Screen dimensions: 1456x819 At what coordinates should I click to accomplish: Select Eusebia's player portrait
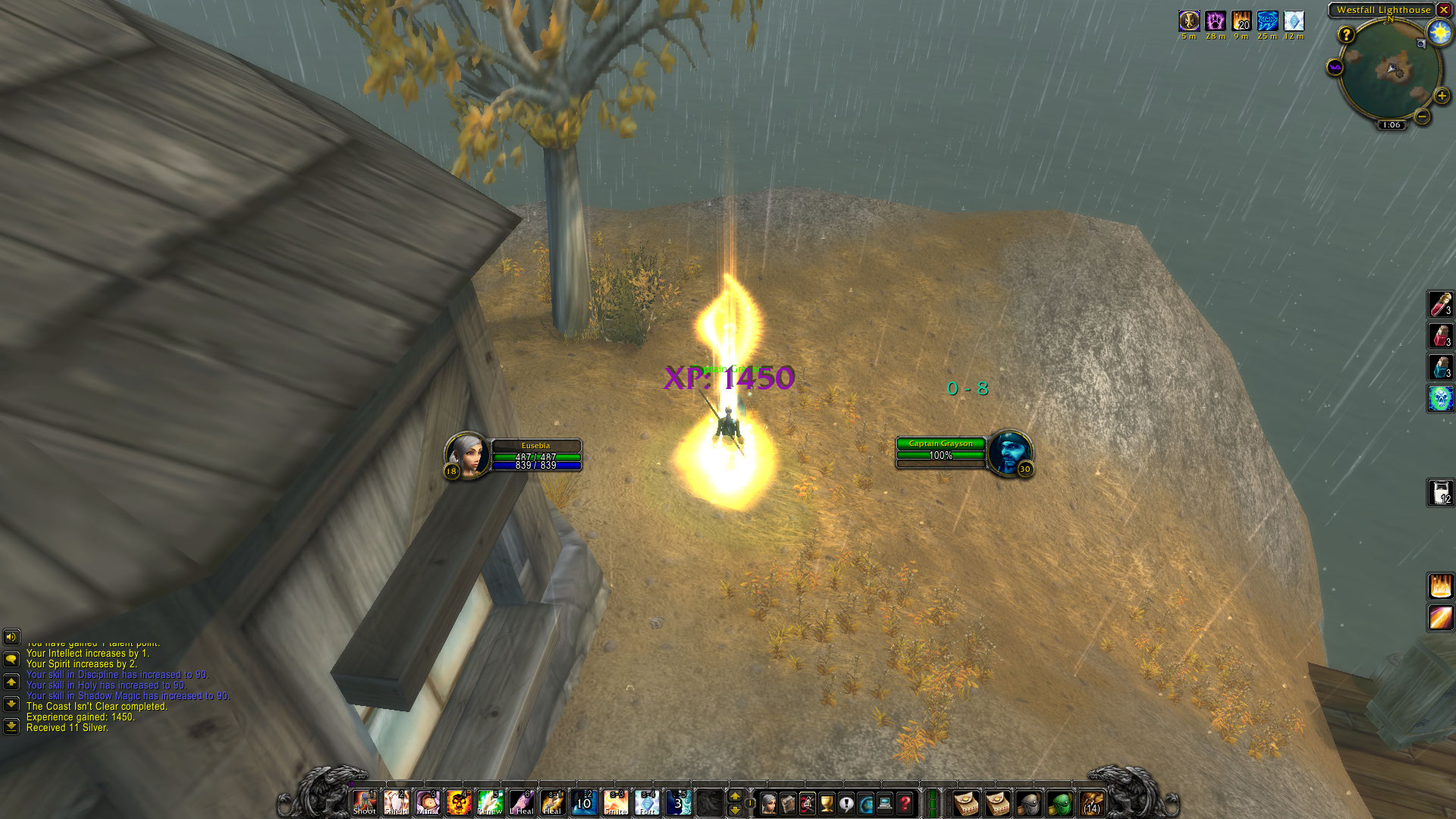(x=466, y=453)
